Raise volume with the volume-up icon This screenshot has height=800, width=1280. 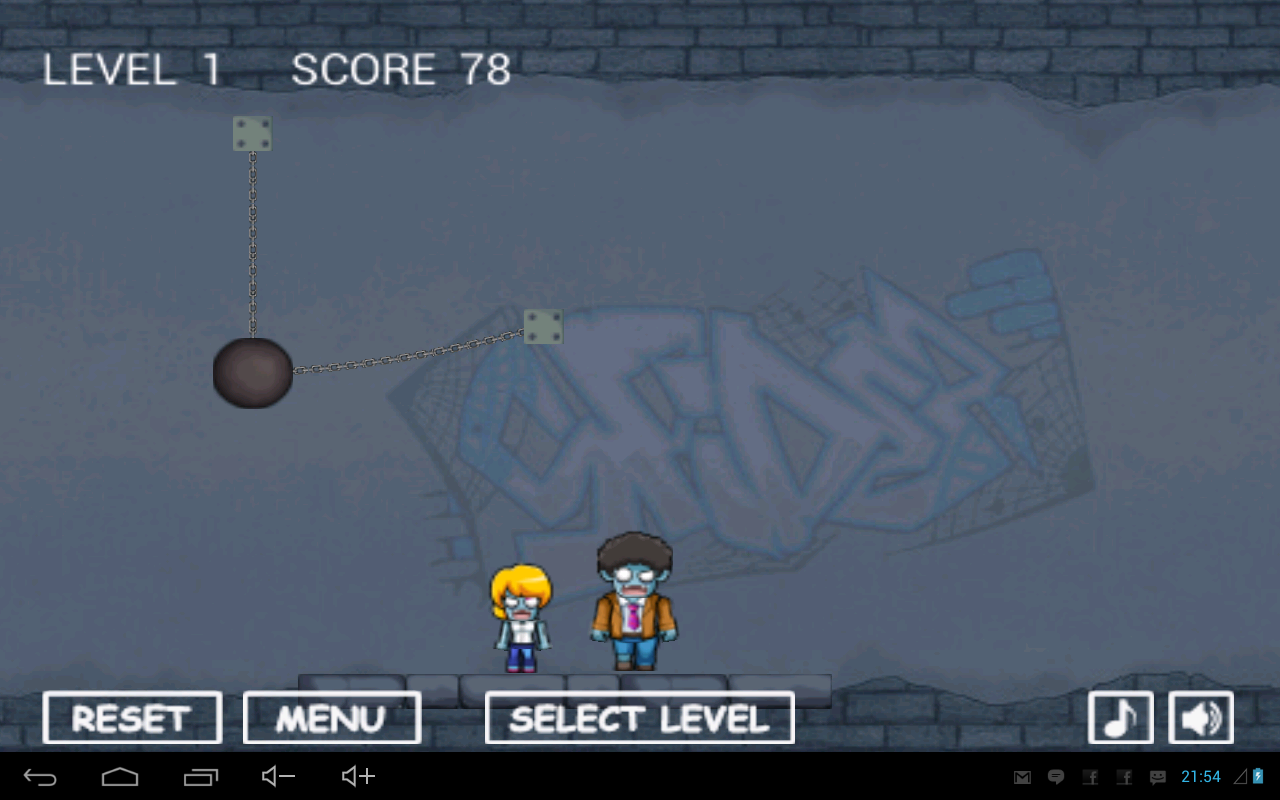coord(356,776)
